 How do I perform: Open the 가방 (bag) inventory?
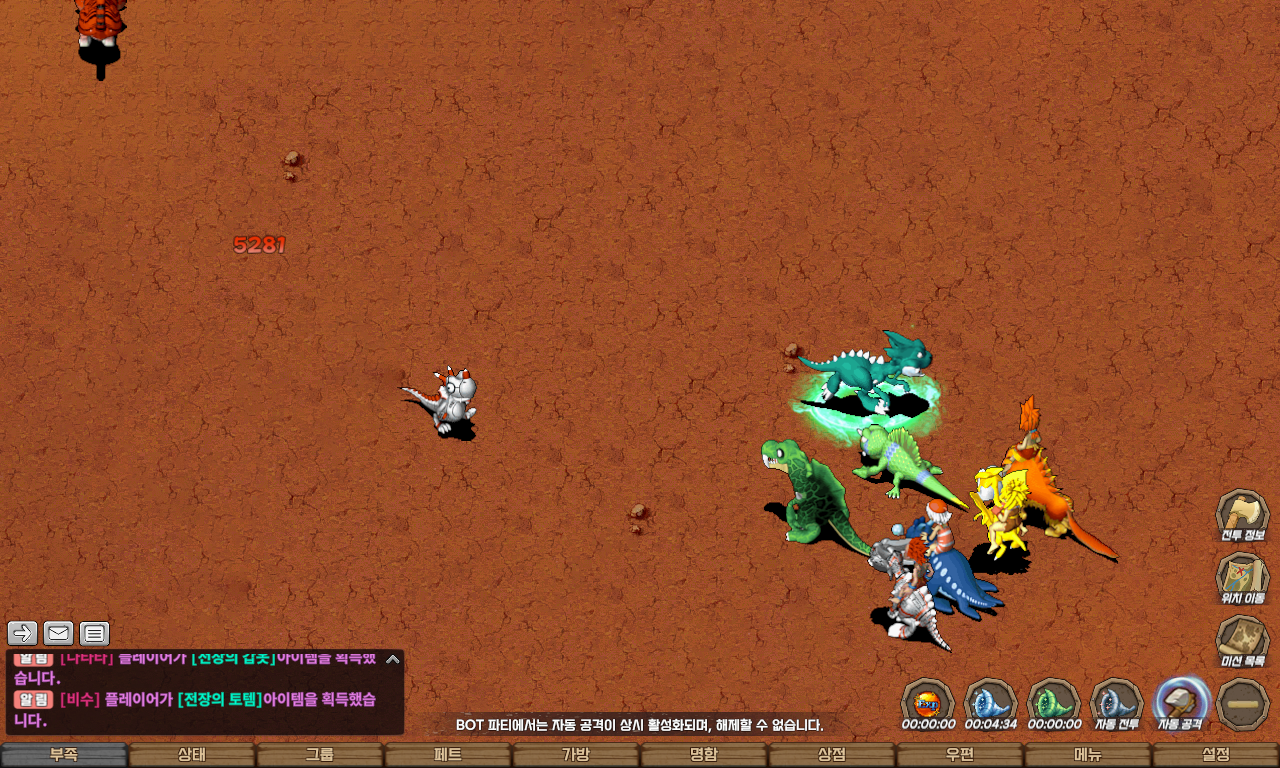[576, 755]
